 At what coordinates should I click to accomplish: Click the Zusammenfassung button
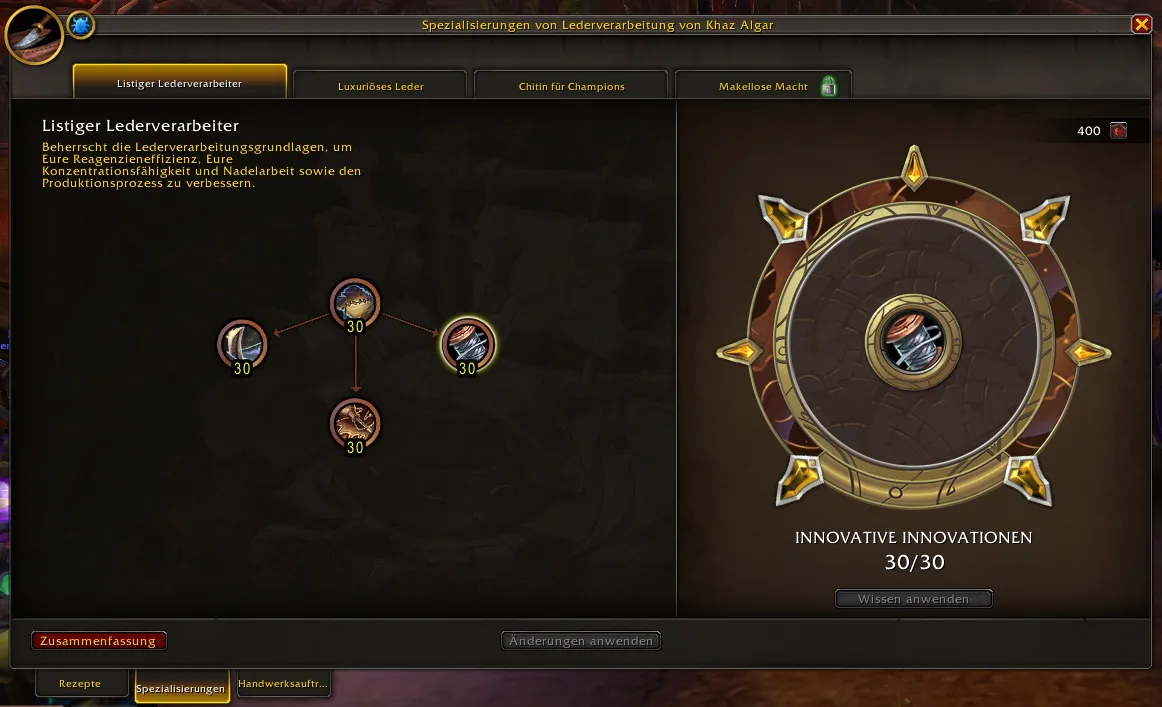(x=98, y=641)
